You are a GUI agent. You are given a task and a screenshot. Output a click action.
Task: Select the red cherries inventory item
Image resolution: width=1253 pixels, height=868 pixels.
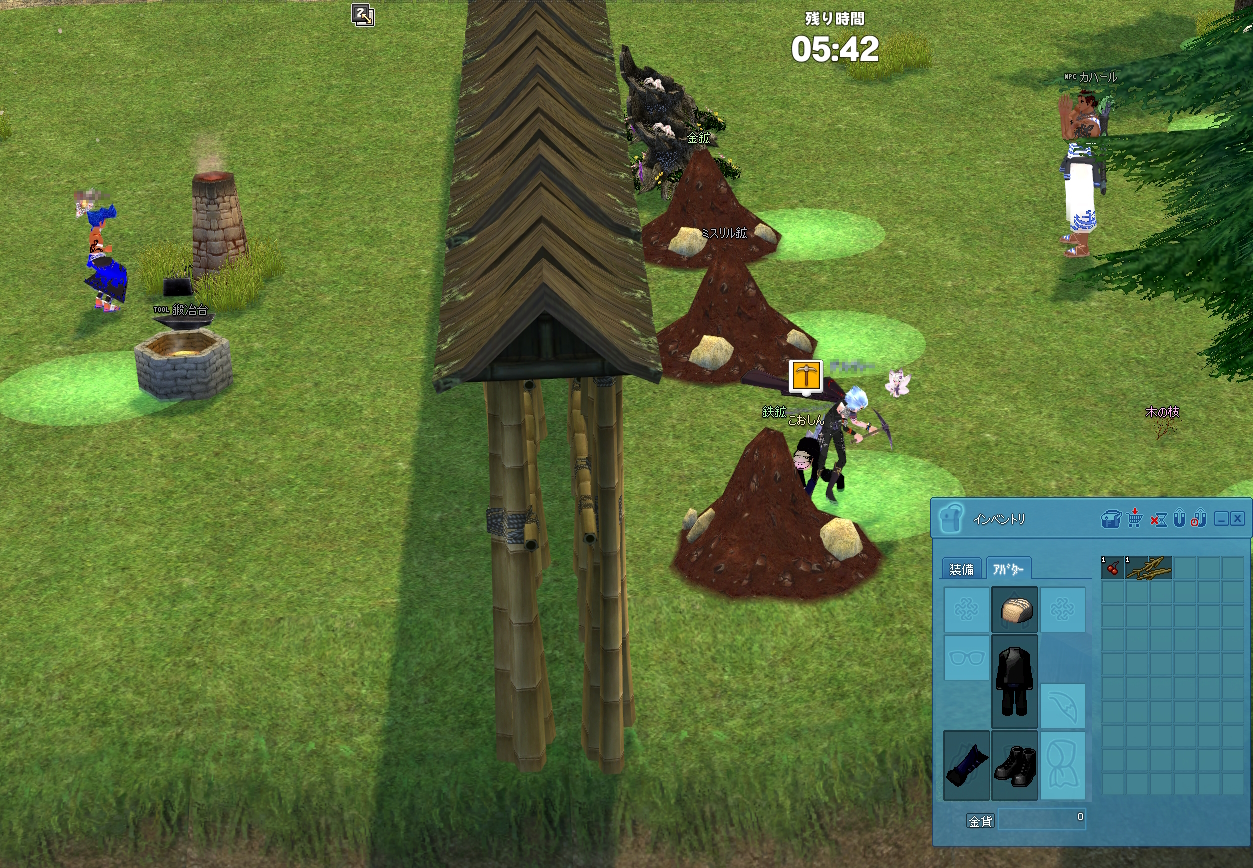click(x=1112, y=568)
